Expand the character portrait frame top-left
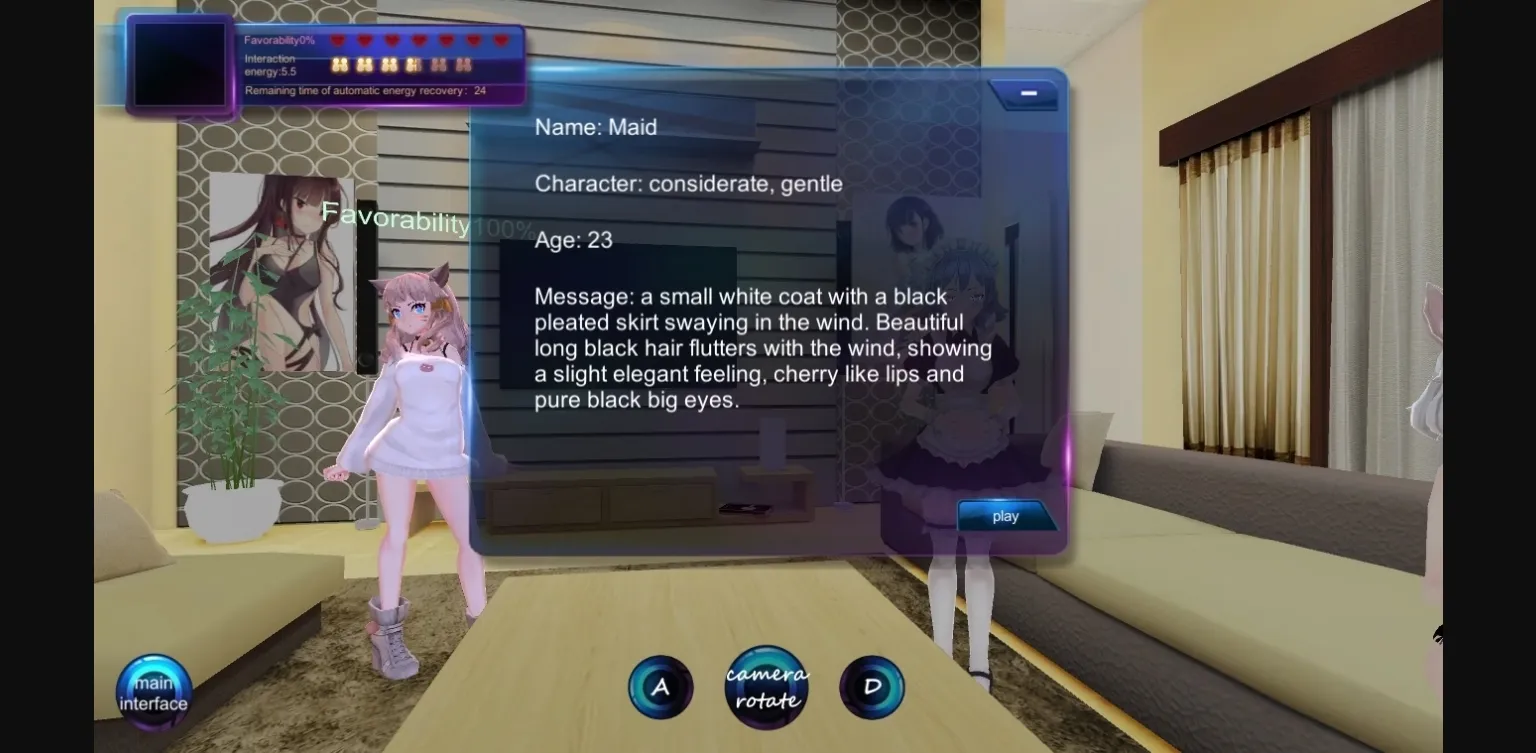 point(179,62)
